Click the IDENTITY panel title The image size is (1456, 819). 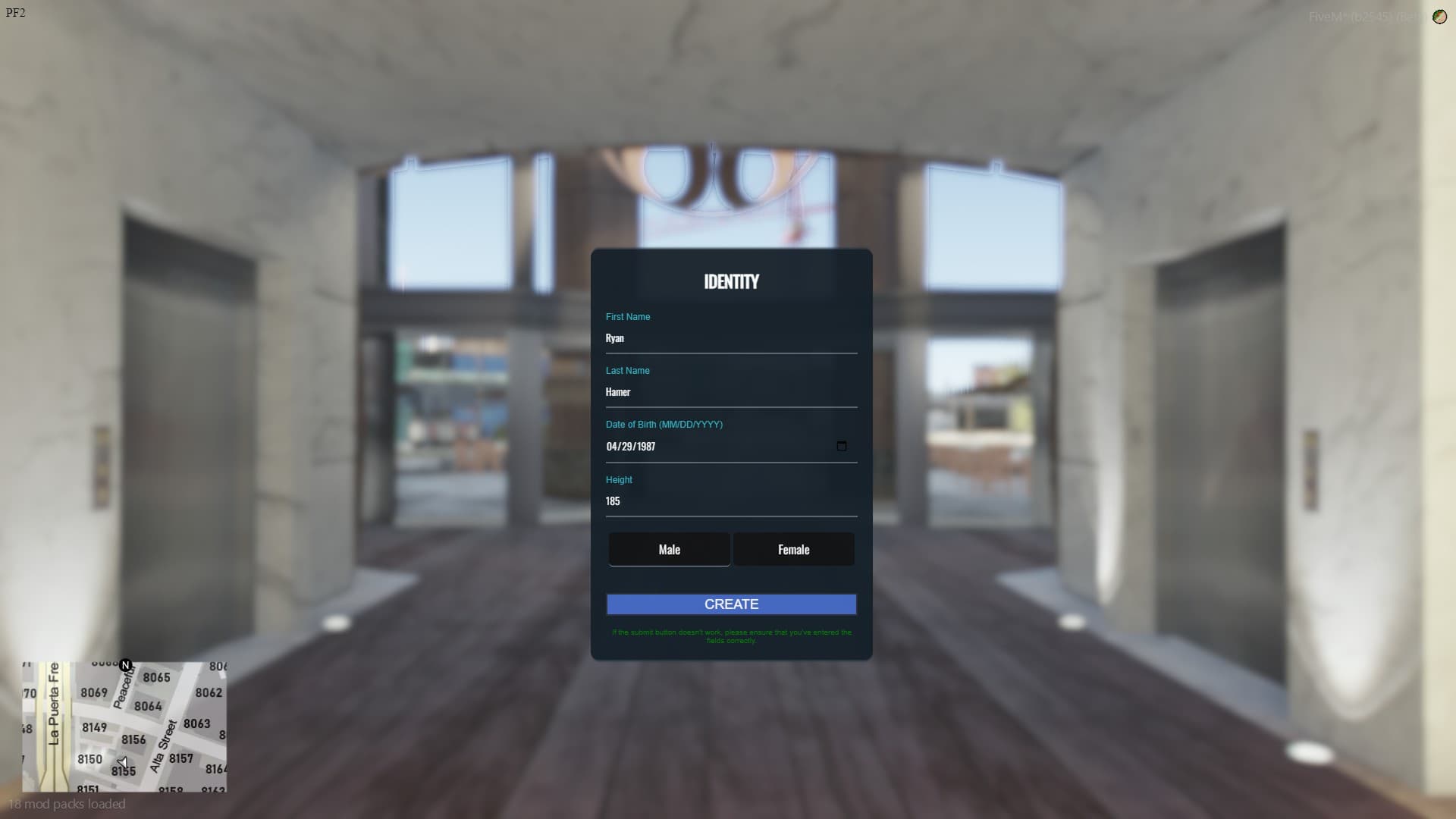click(730, 281)
